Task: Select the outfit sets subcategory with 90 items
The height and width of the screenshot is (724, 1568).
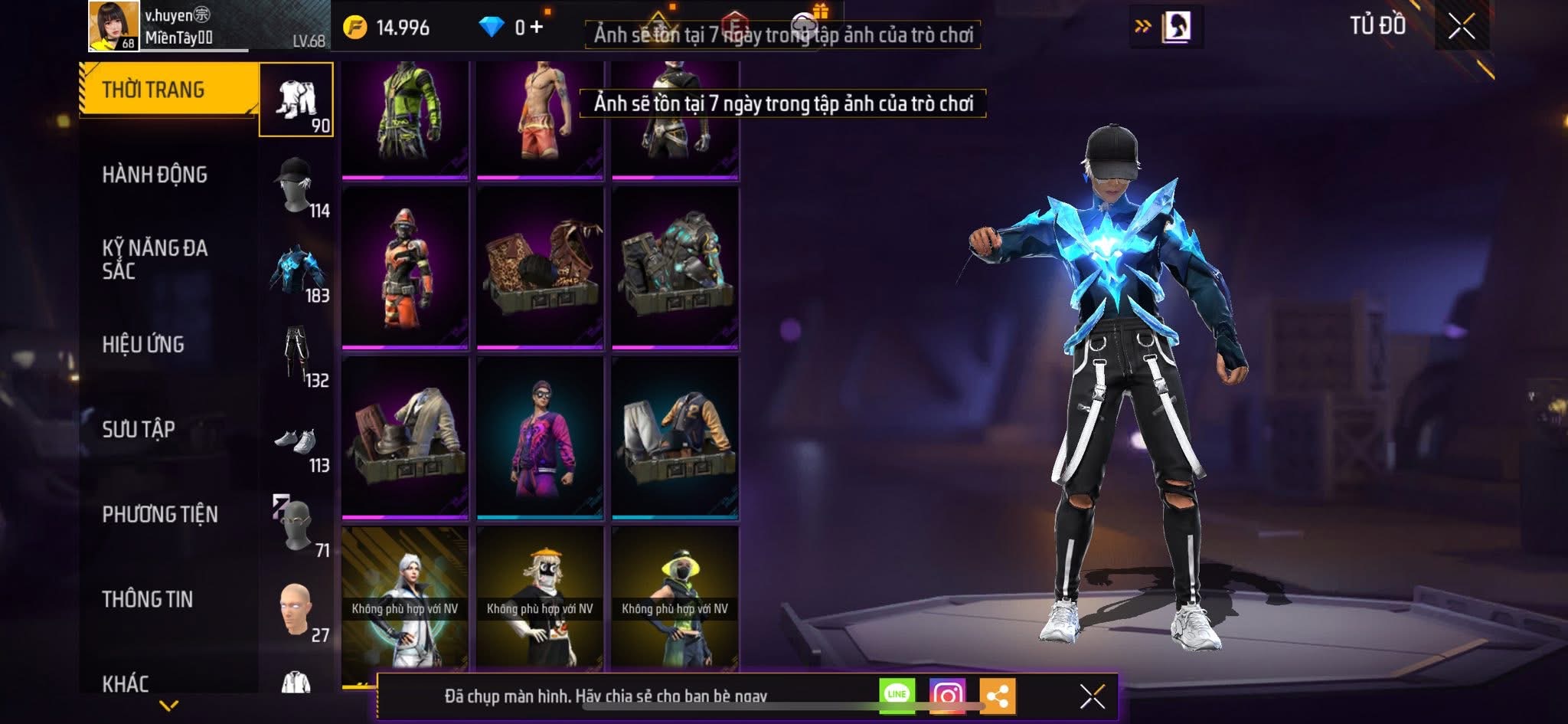Action: tap(296, 100)
